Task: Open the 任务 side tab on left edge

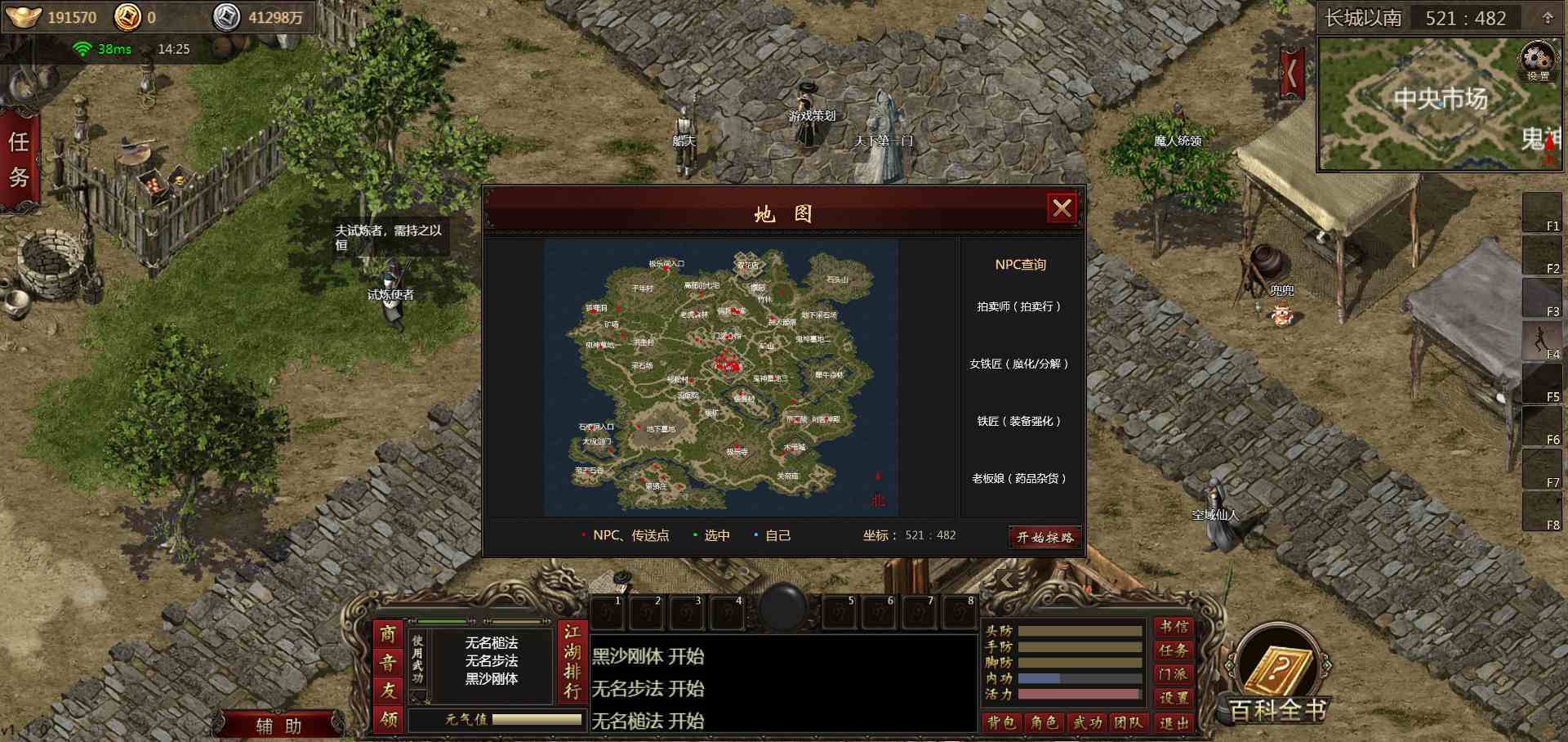Action: pyautogui.click(x=19, y=159)
